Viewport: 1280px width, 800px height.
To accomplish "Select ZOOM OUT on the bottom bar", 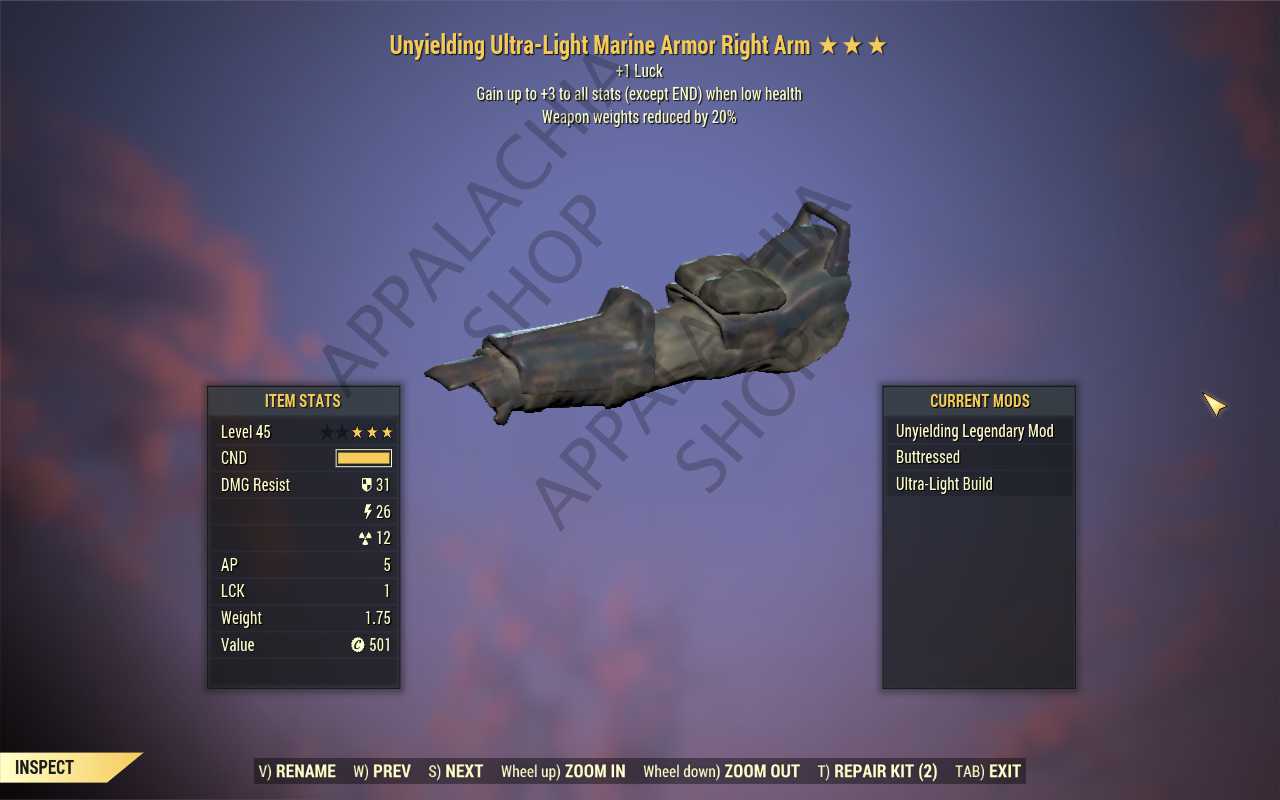I will [721, 771].
